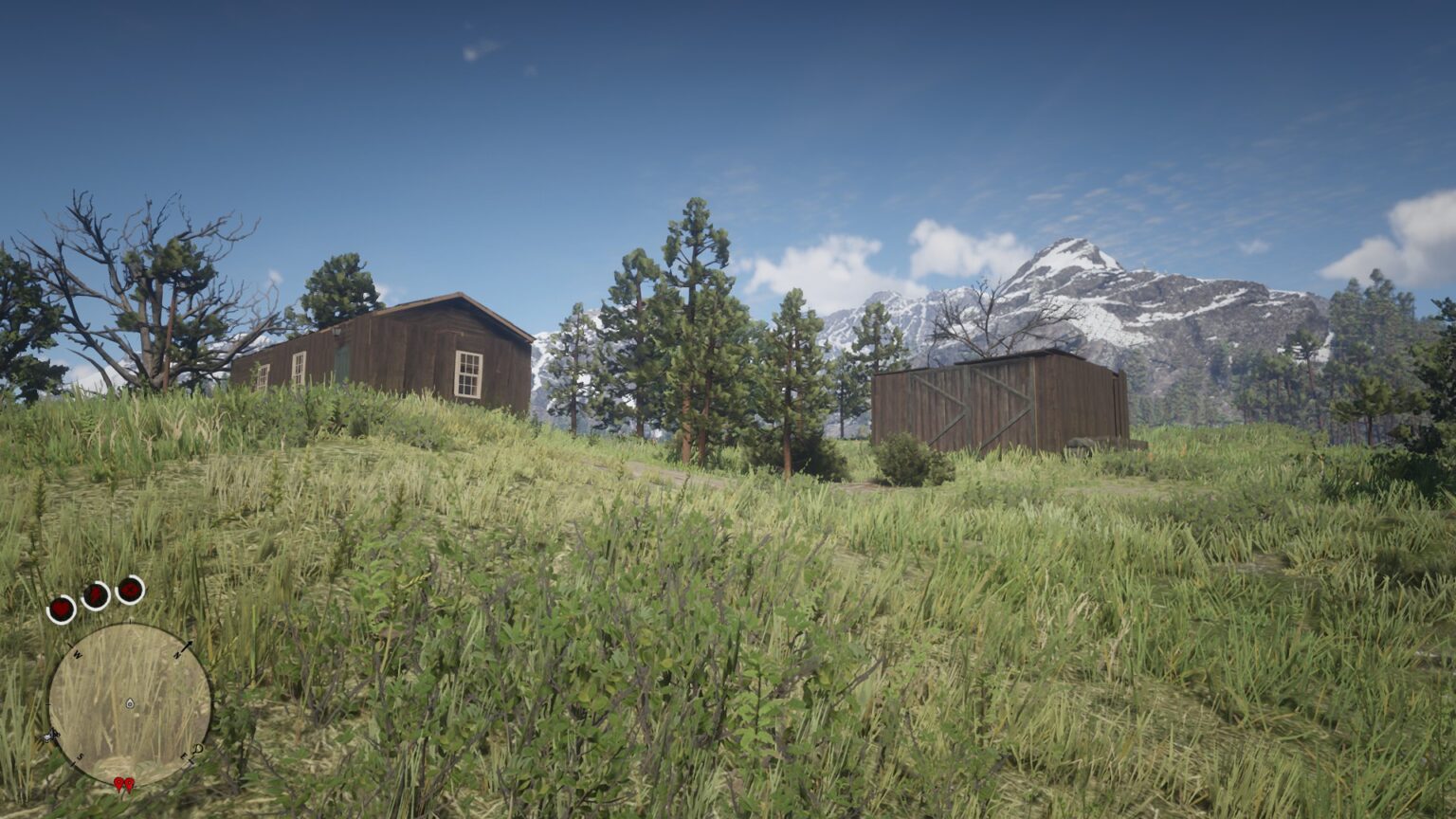Click the W compass marker on the minimap

(x=77, y=654)
